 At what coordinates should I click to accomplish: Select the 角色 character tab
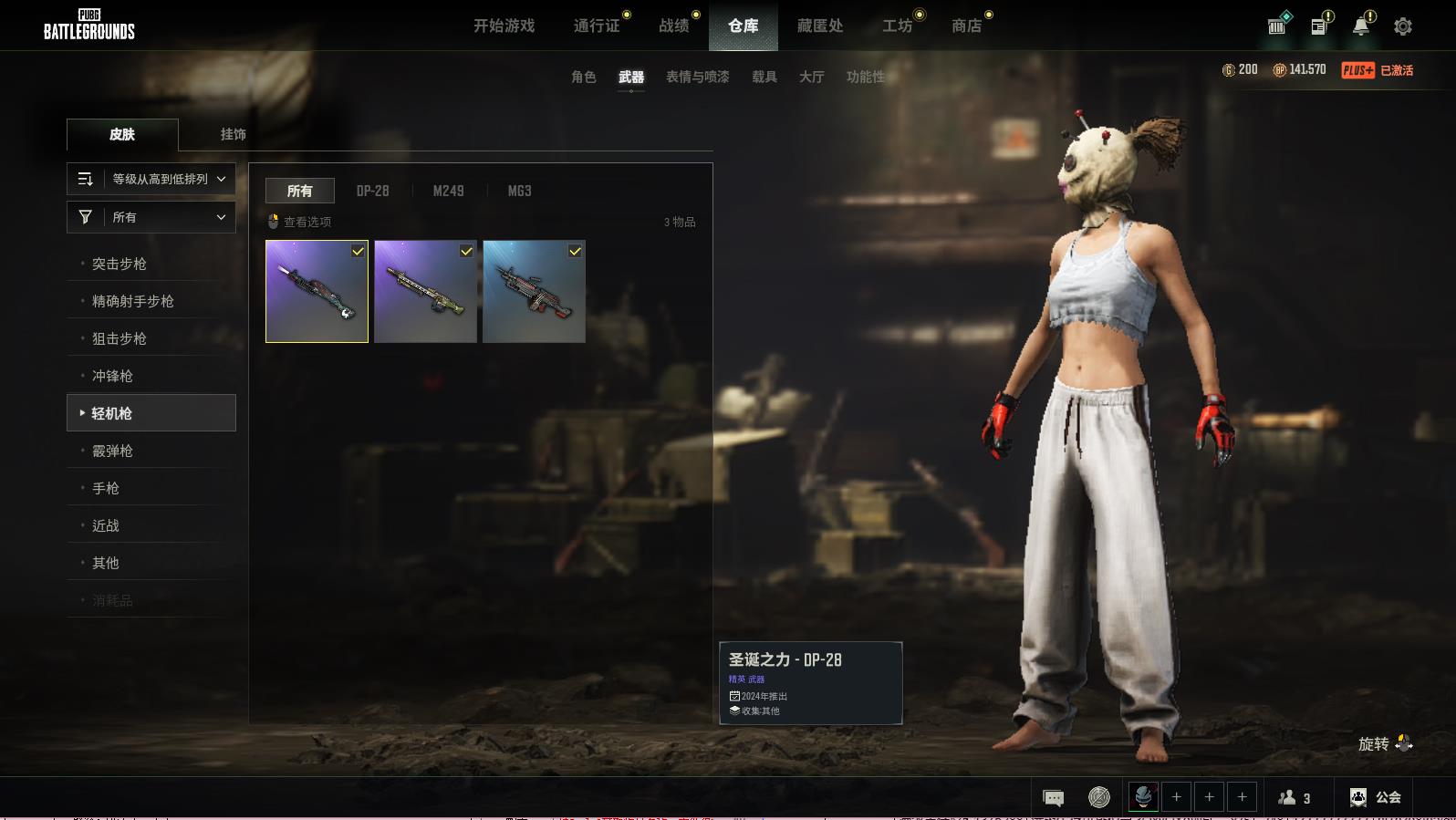(583, 77)
